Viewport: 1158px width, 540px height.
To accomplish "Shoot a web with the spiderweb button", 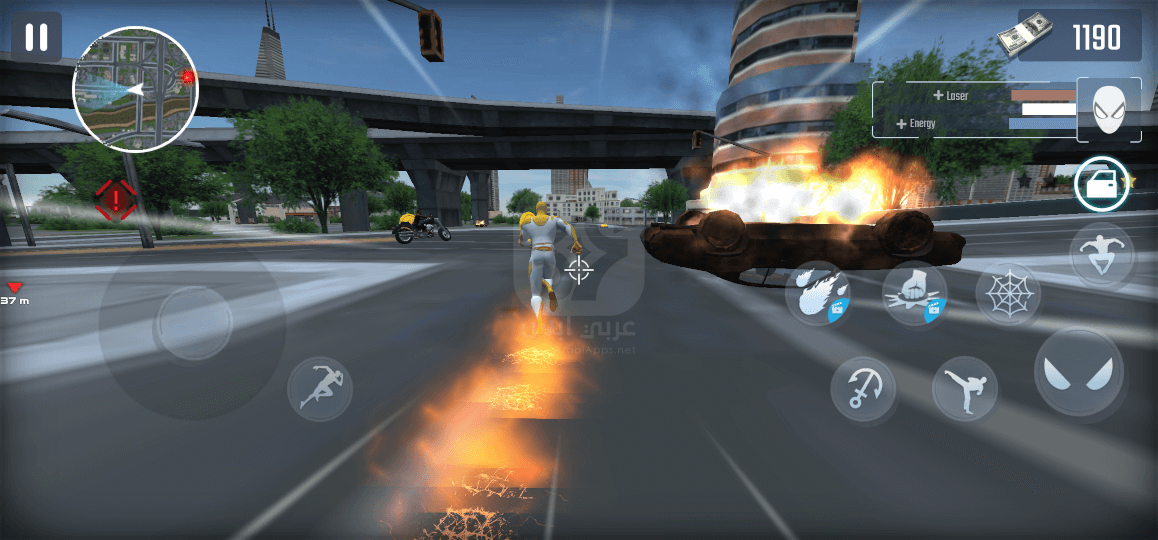I will point(1007,295).
